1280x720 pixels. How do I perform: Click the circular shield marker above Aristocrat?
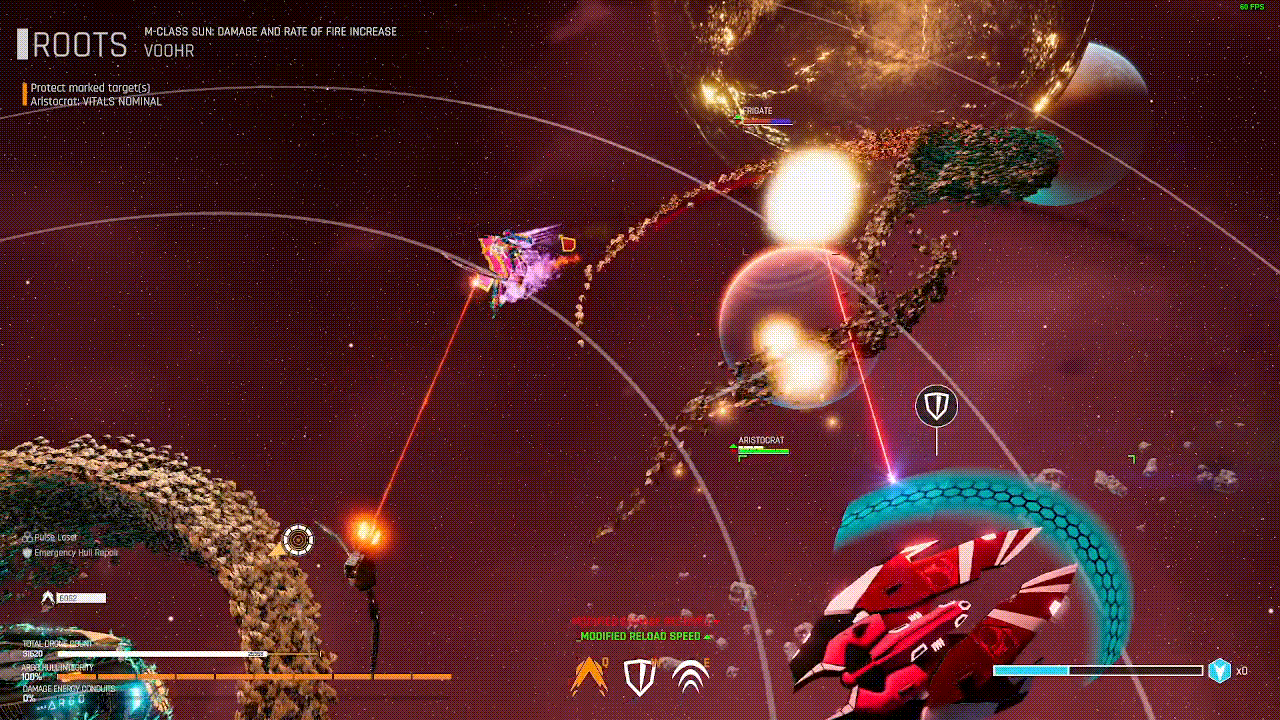[x=936, y=405]
